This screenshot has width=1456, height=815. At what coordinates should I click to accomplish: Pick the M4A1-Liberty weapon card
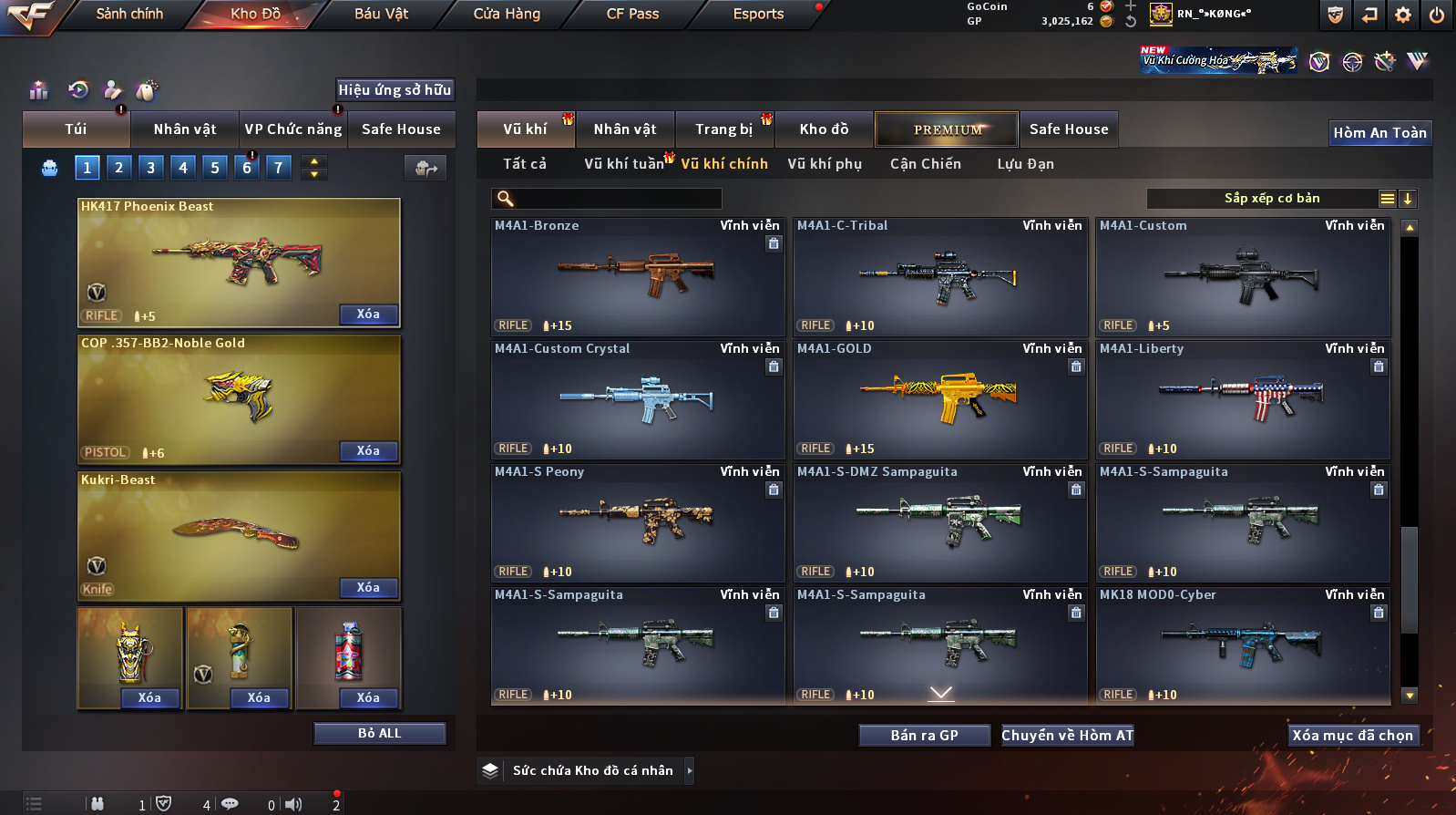pyautogui.click(x=1243, y=399)
